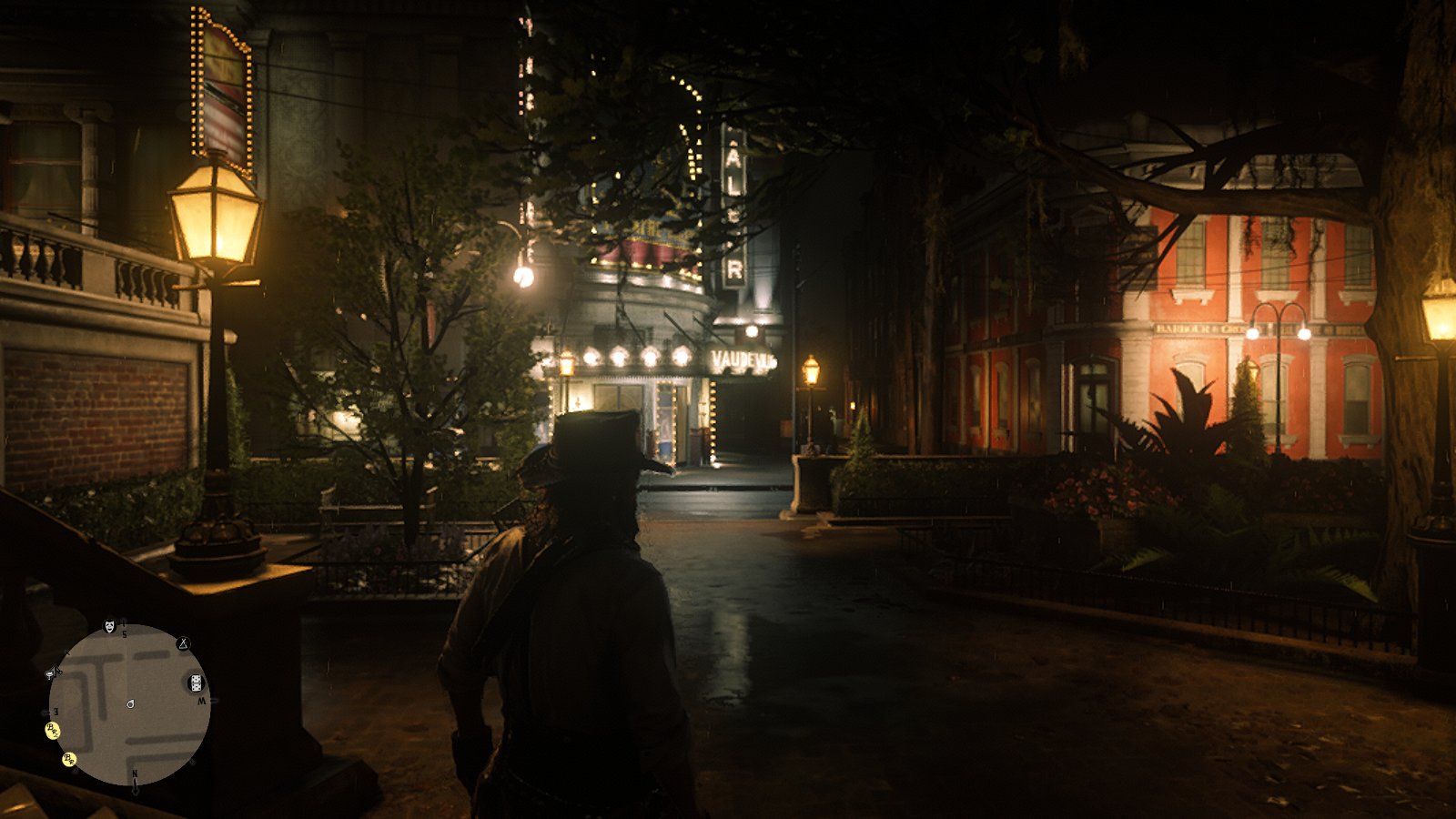1456x819 pixels.
Task: Select the player position arrow on minimap
Action: click(130, 703)
